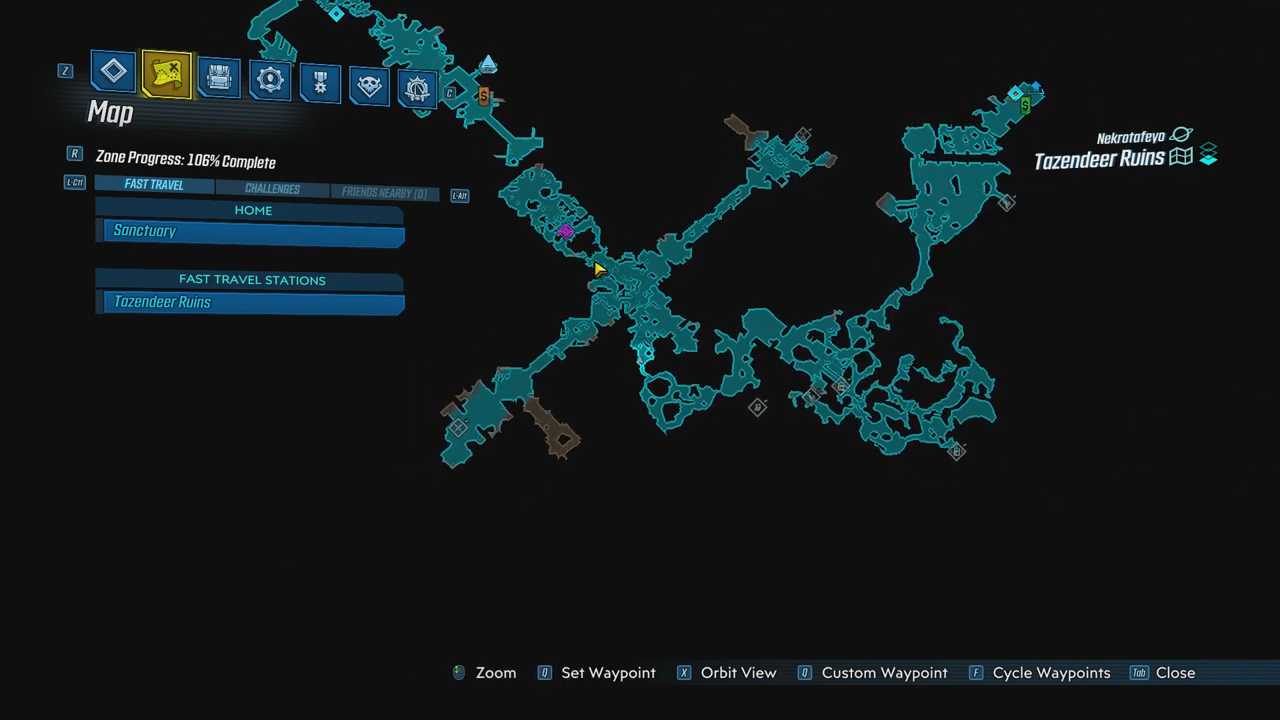Toggle the map layers stack icon
The height and width of the screenshot is (720, 1280).
(x=1208, y=155)
